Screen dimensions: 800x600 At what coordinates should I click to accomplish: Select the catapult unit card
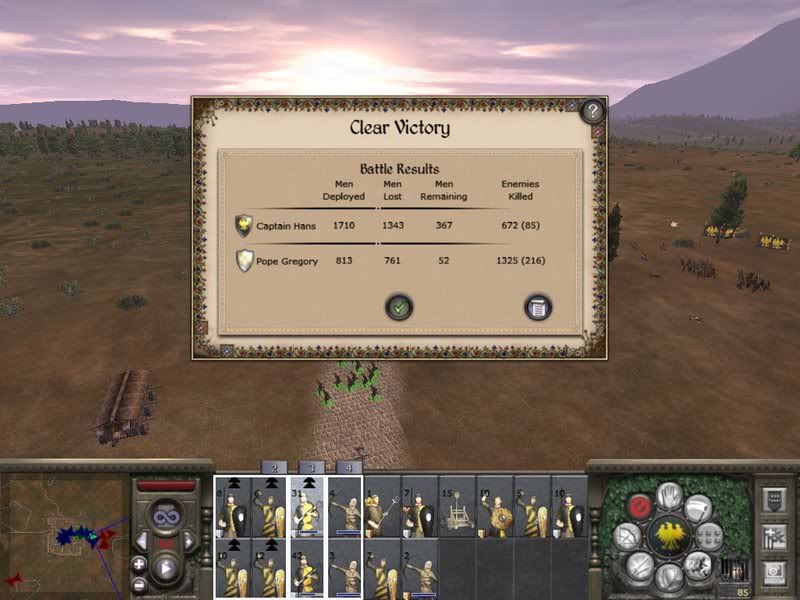coord(456,507)
